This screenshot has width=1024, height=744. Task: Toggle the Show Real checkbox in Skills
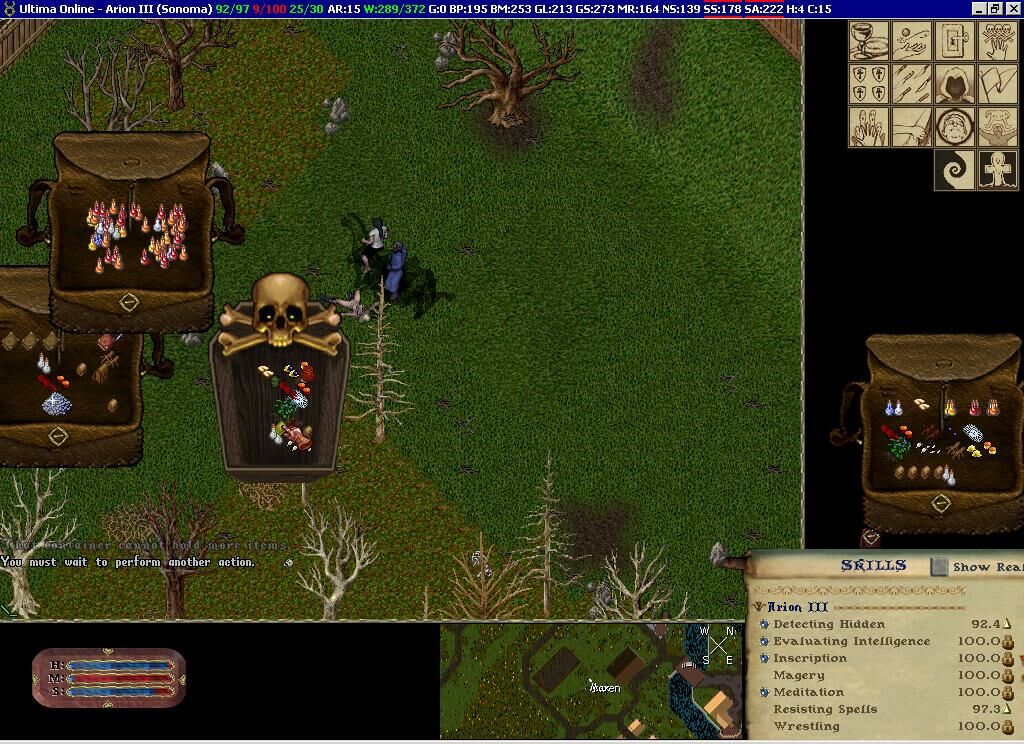(x=939, y=567)
